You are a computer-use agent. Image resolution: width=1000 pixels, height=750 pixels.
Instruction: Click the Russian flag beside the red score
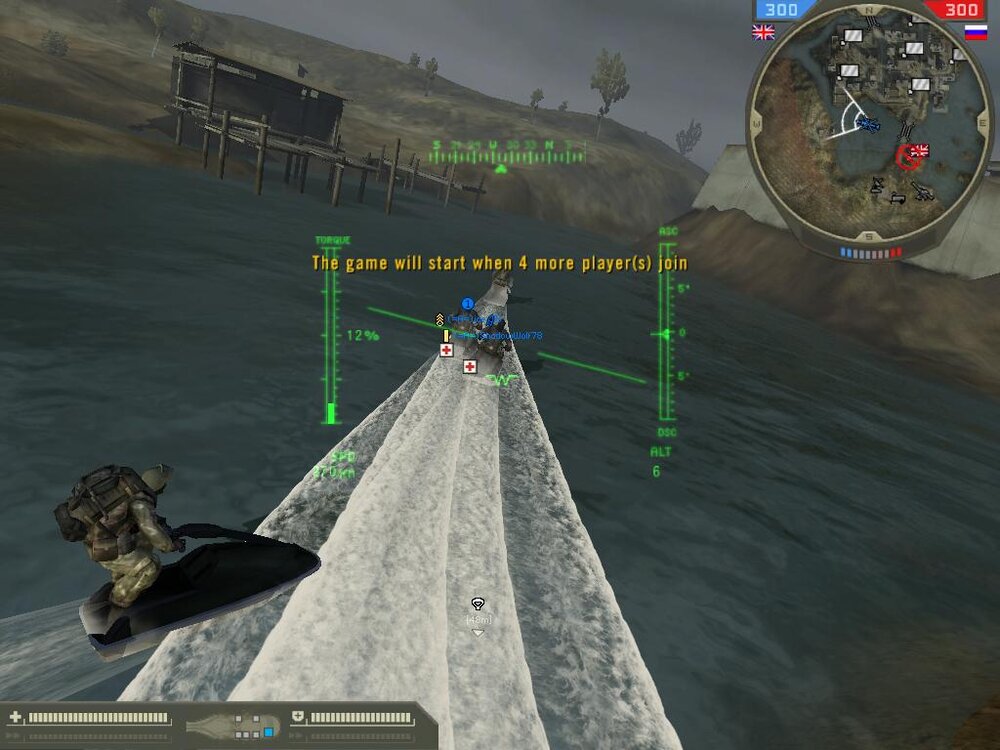click(975, 32)
